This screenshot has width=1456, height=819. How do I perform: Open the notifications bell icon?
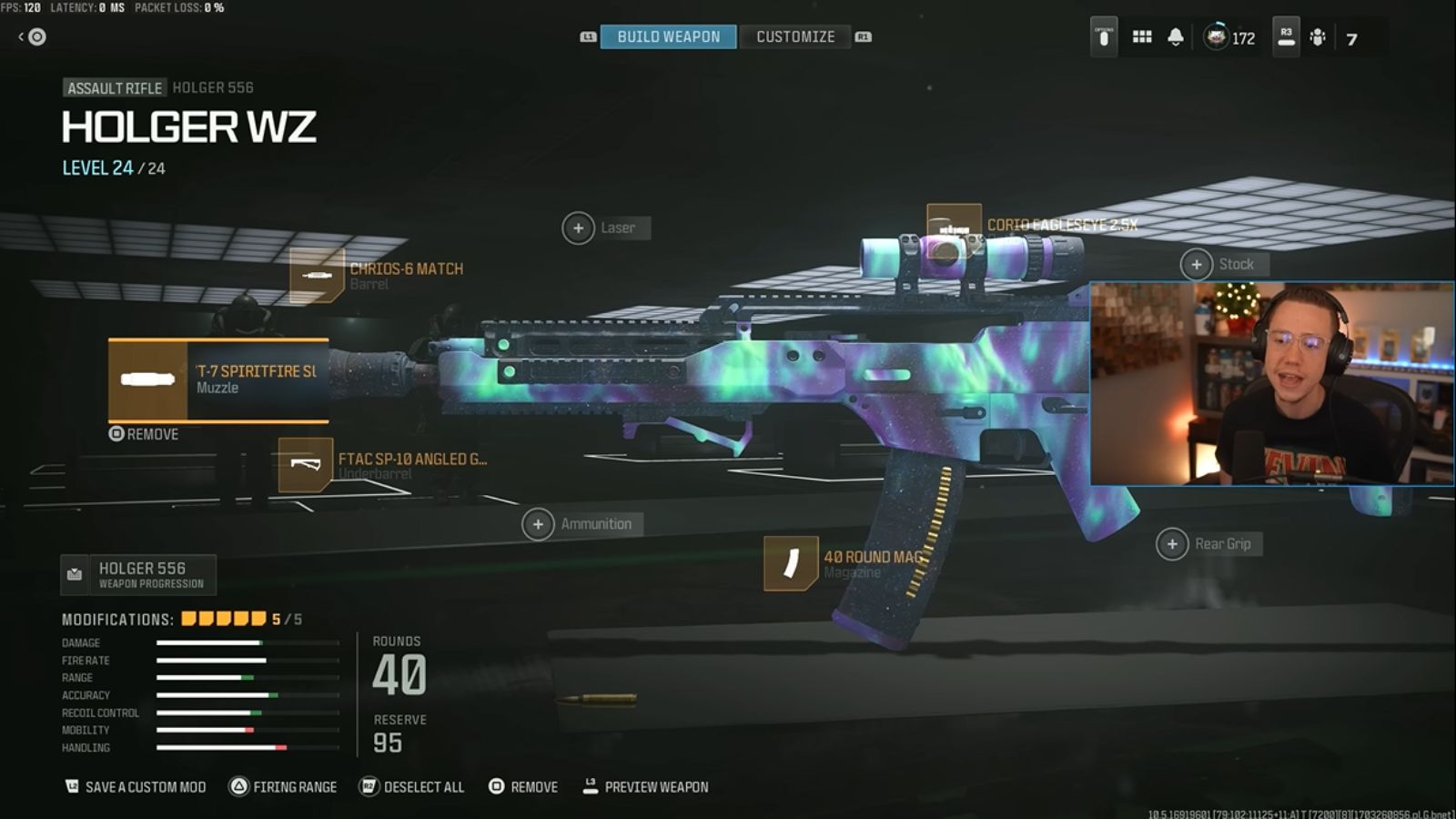click(1175, 37)
